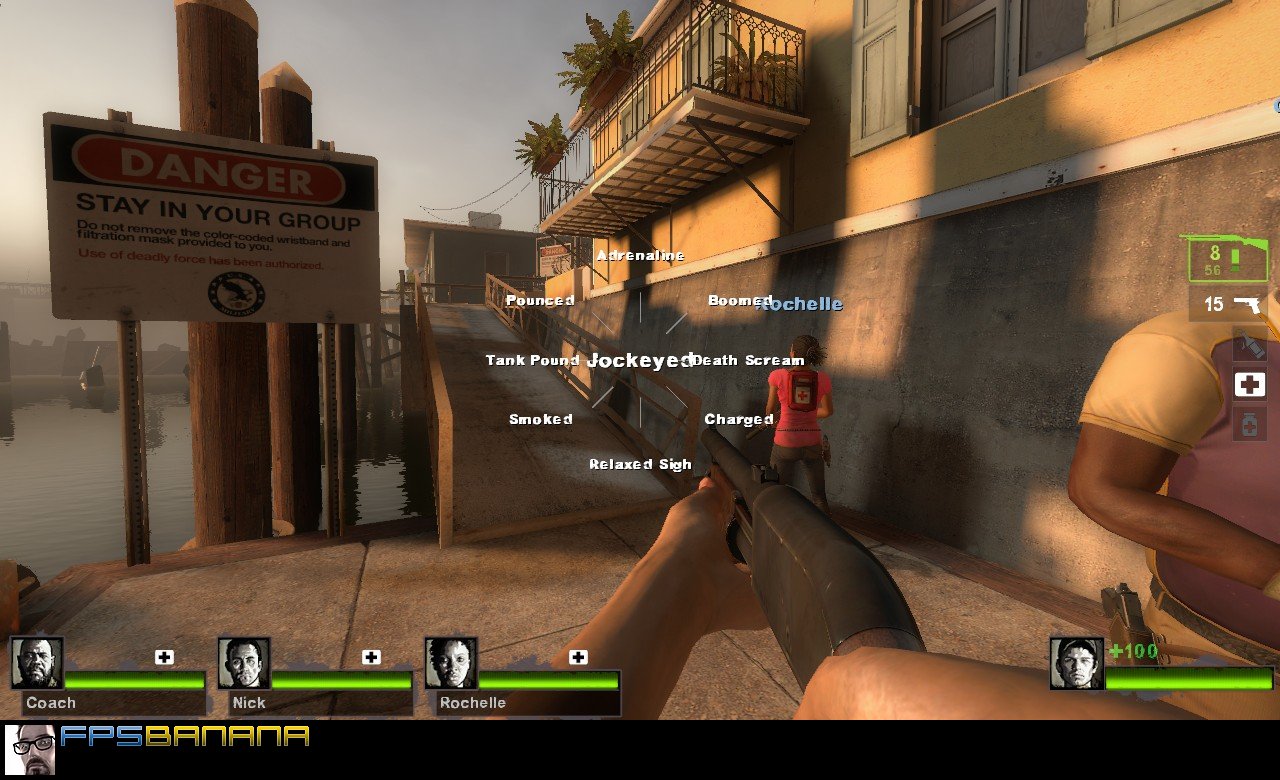Select Relaxed Sigh from the vocalize menu
The height and width of the screenshot is (780, 1280).
641,464
